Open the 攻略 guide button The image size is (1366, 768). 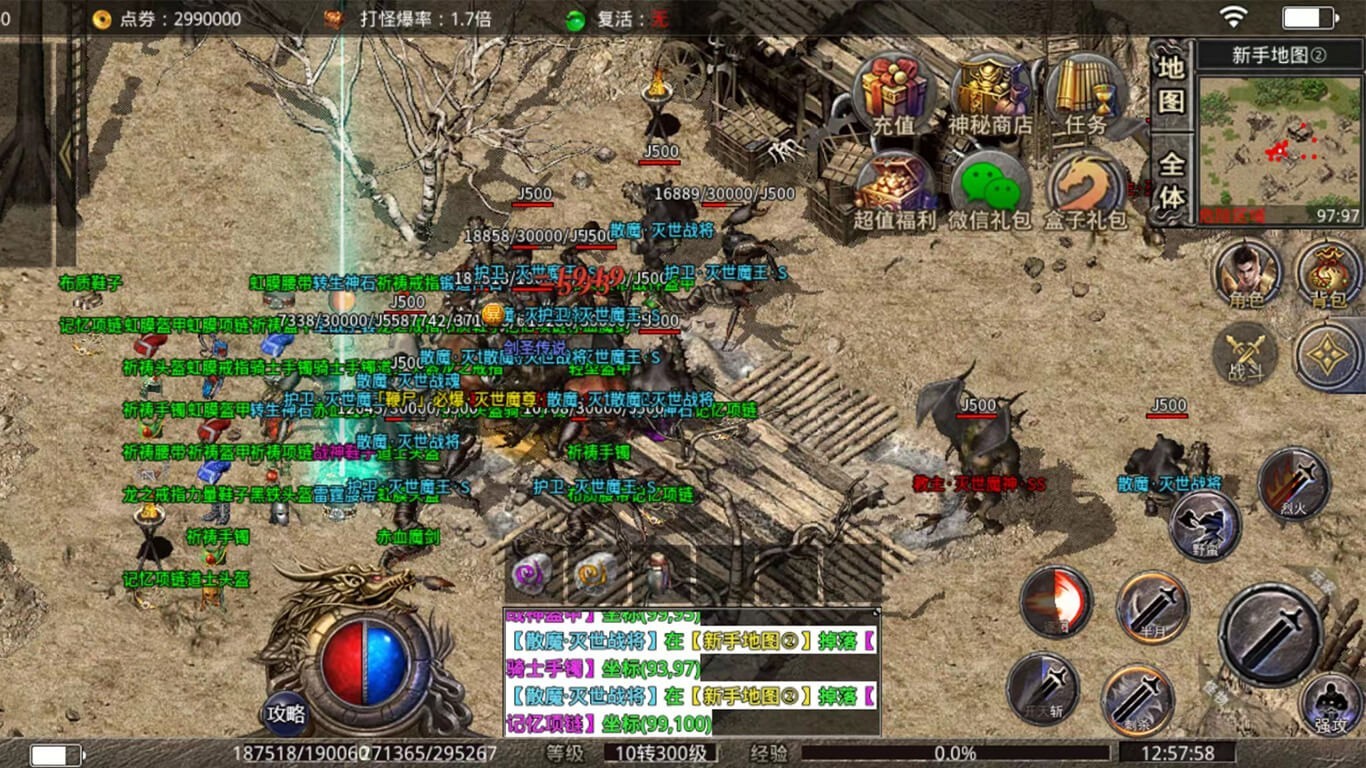point(285,714)
